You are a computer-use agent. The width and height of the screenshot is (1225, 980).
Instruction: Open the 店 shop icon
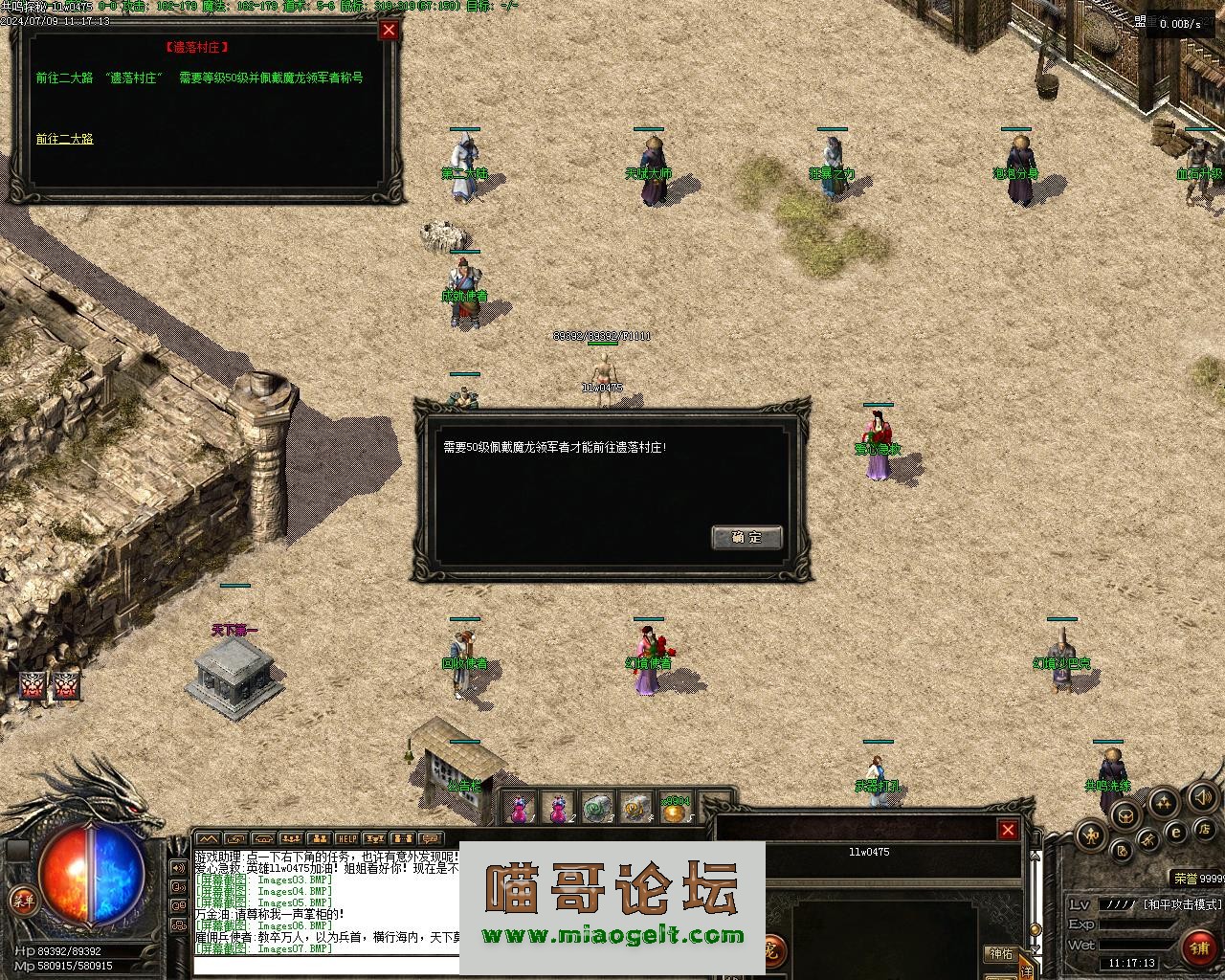pyautogui.click(x=1206, y=828)
